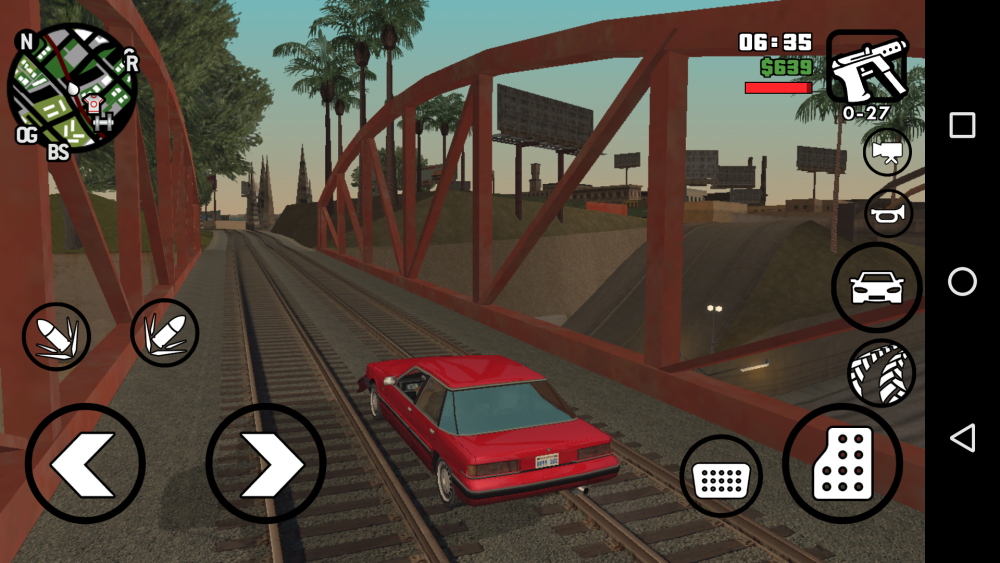This screenshot has width=1000, height=563.
Task: Fire left drive-by bullets button
Action: click(57, 336)
